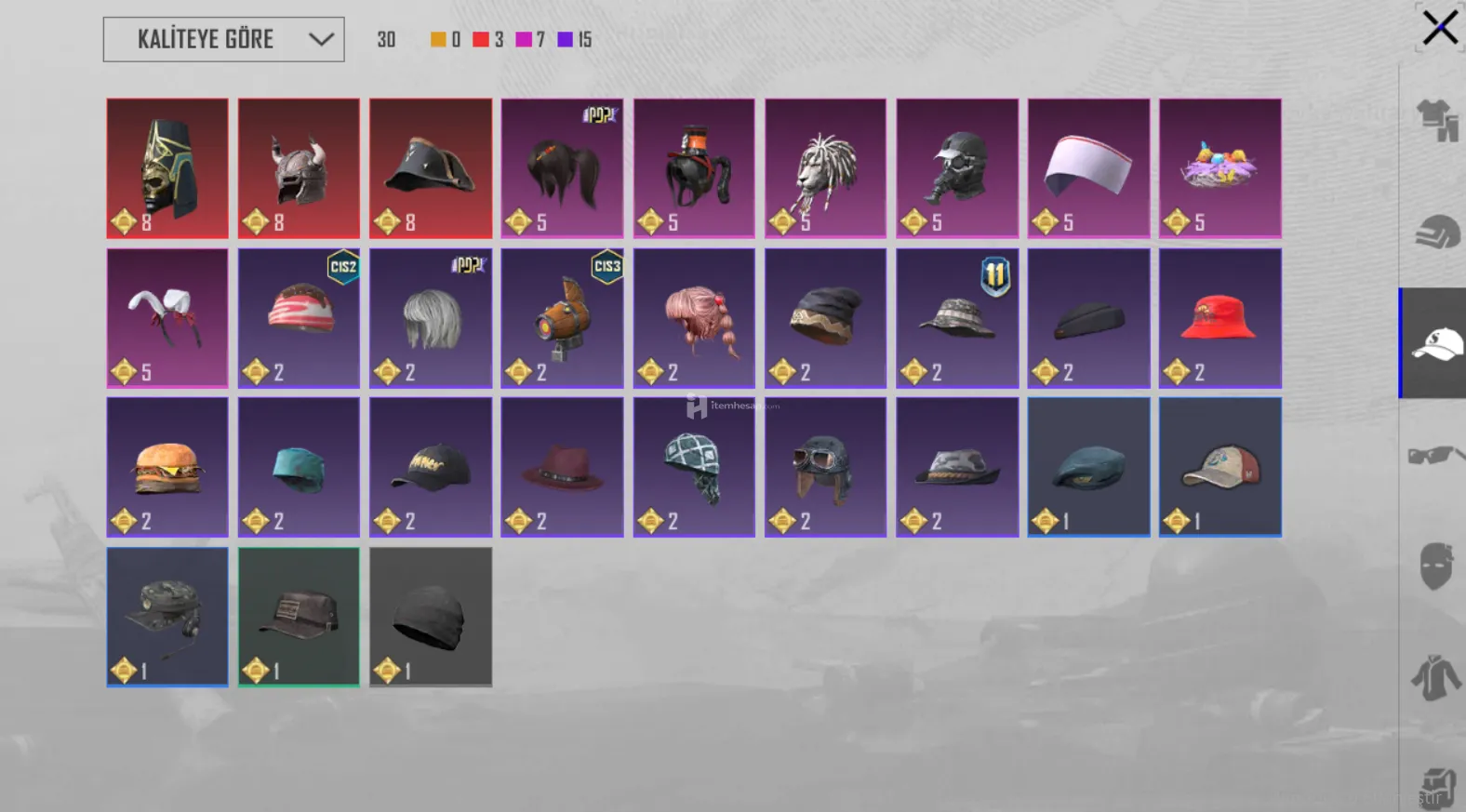Open the Kaliteye Göre sort dropdown
This screenshot has height=812, width=1466.
(223, 39)
